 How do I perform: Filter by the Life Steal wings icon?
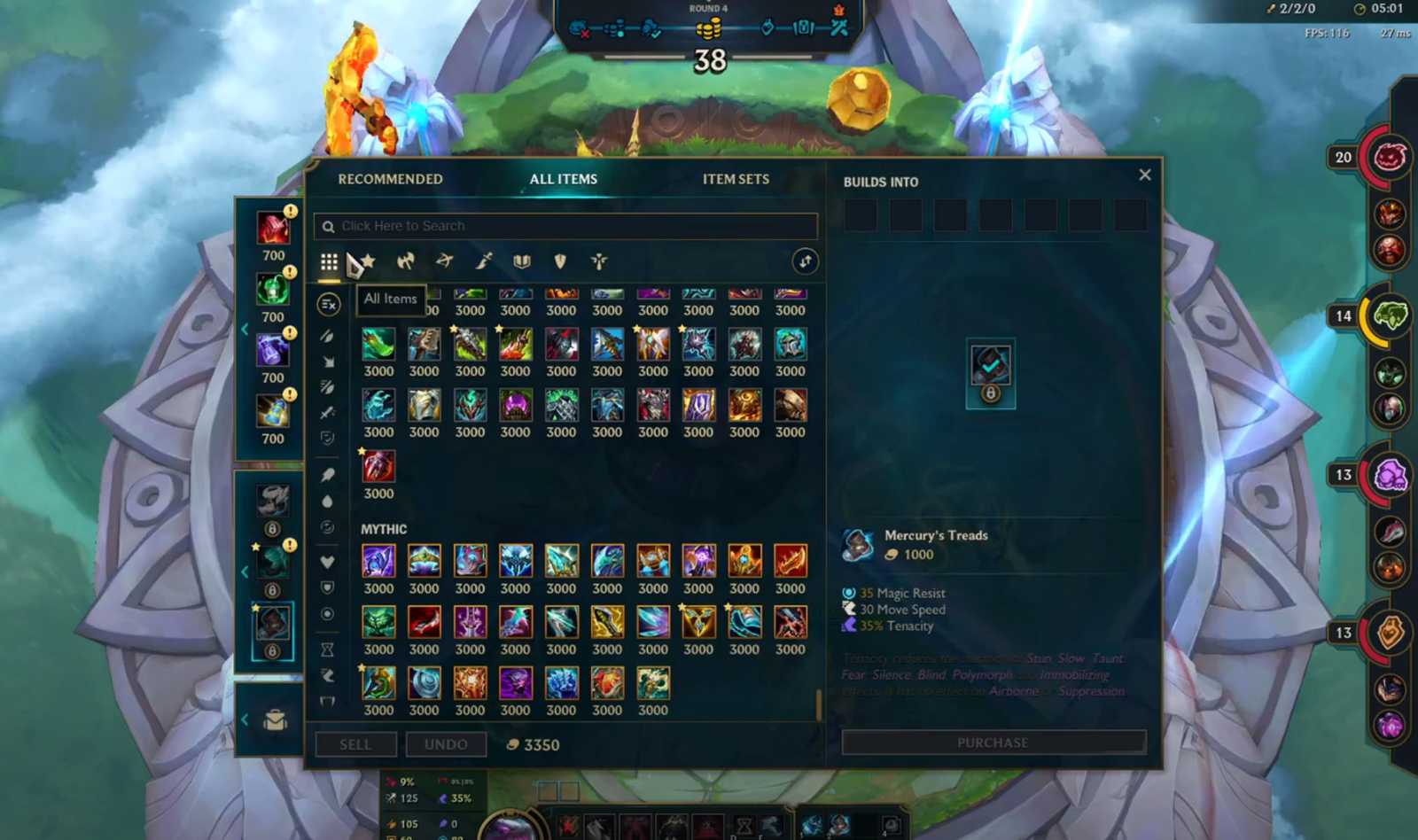pos(599,261)
